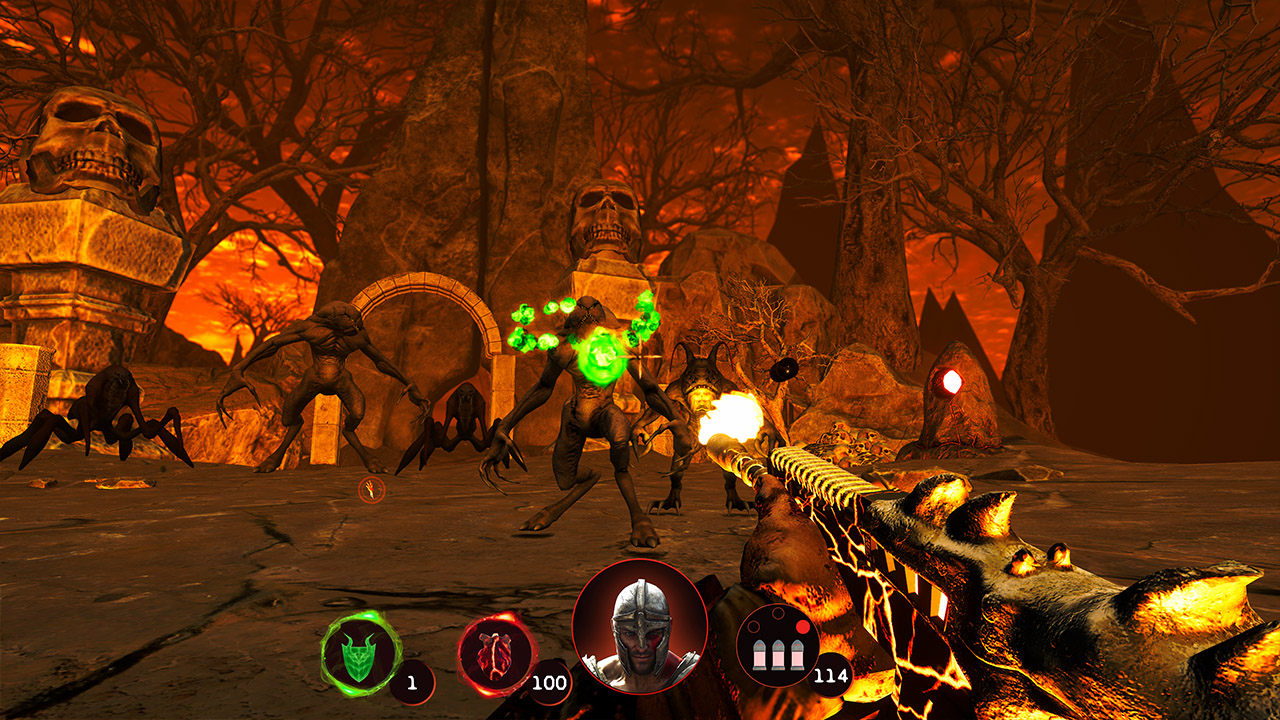Image resolution: width=1280 pixels, height=720 pixels.
Task: Click the leftmost bullet in the ammo gauge
Action: pyautogui.click(x=757, y=656)
